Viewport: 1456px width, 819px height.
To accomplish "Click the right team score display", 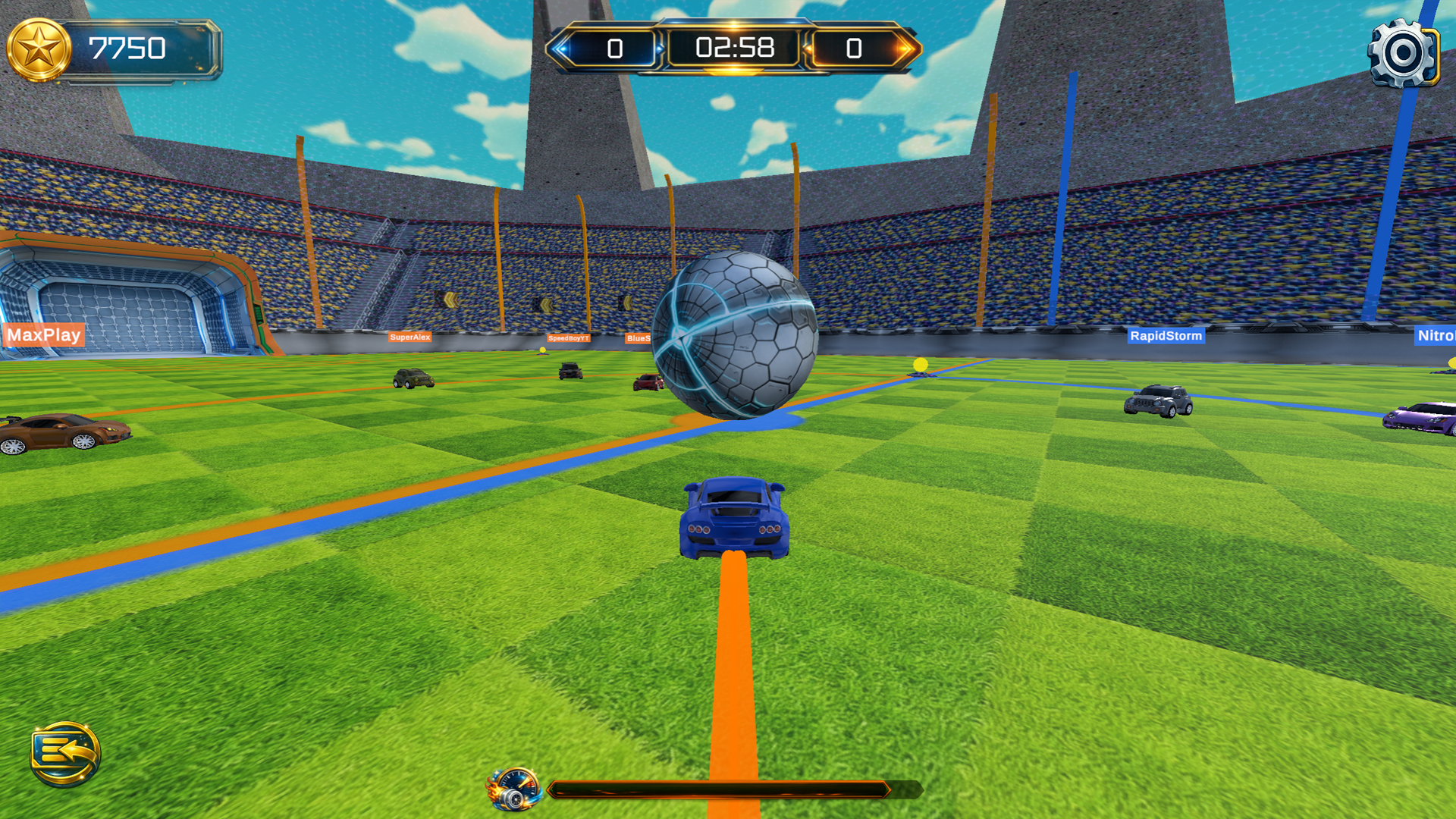I will (x=852, y=49).
